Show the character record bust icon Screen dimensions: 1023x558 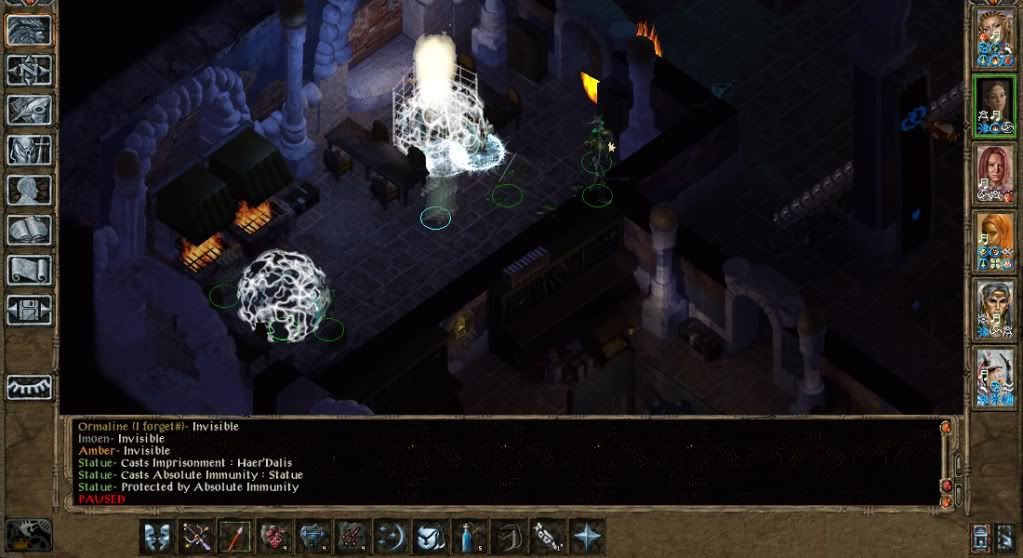pyautogui.click(x=29, y=190)
